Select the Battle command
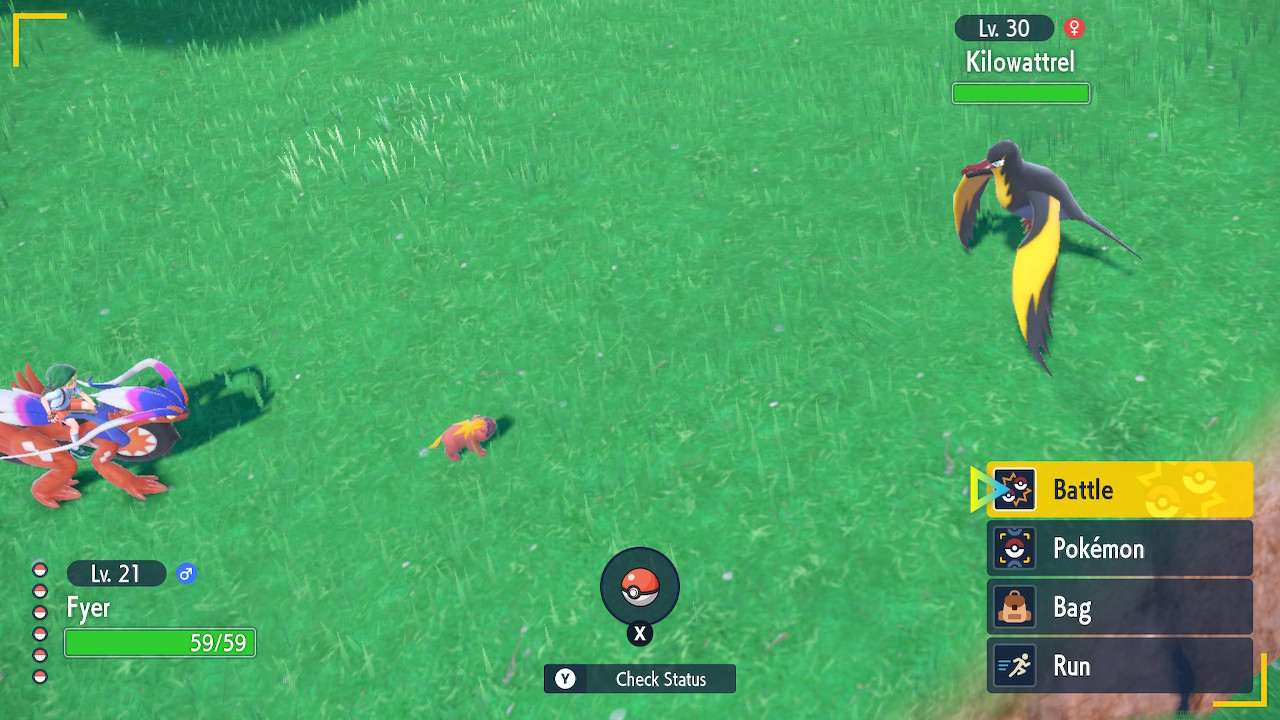 pos(1119,490)
